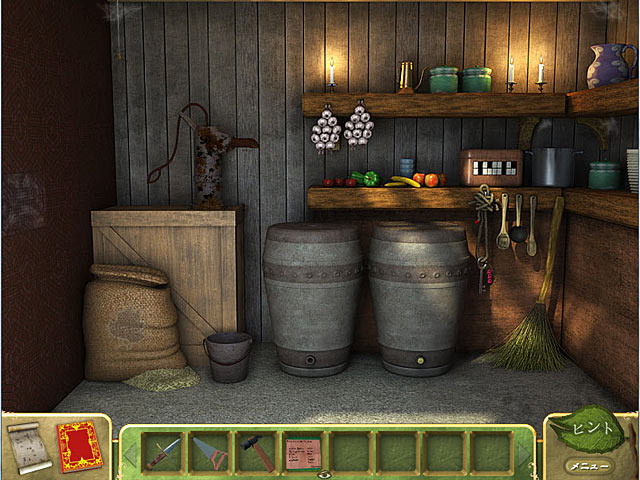Use the green leaf hint button
The image size is (640, 480).
coord(590,430)
